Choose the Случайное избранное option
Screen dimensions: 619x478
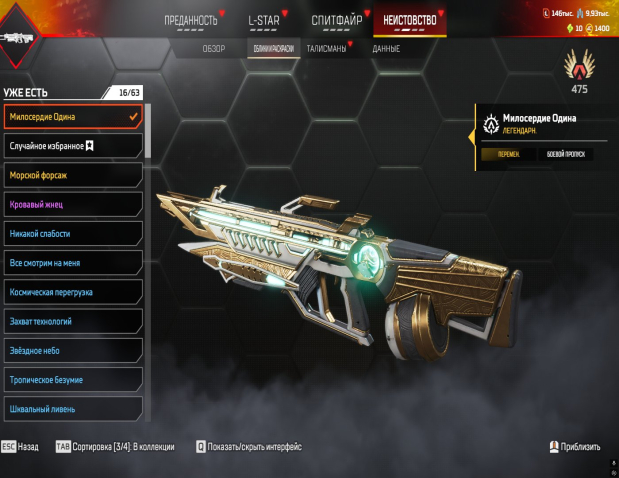tap(73, 146)
